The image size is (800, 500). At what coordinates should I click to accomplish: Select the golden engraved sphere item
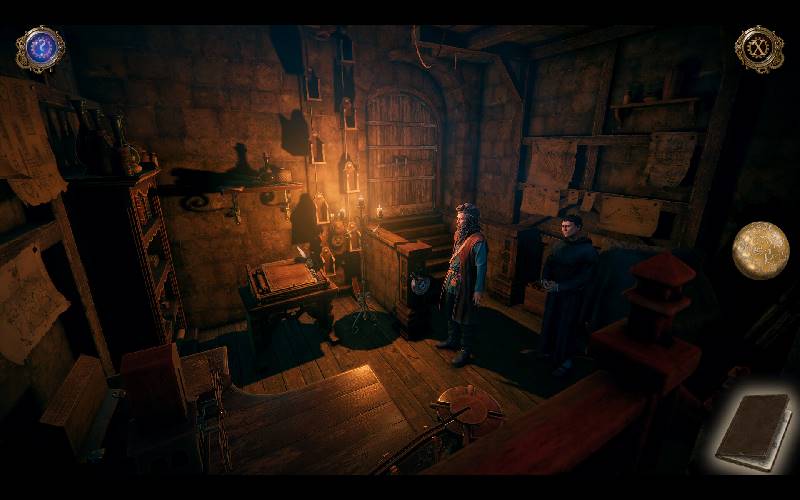click(x=760, y=250)
